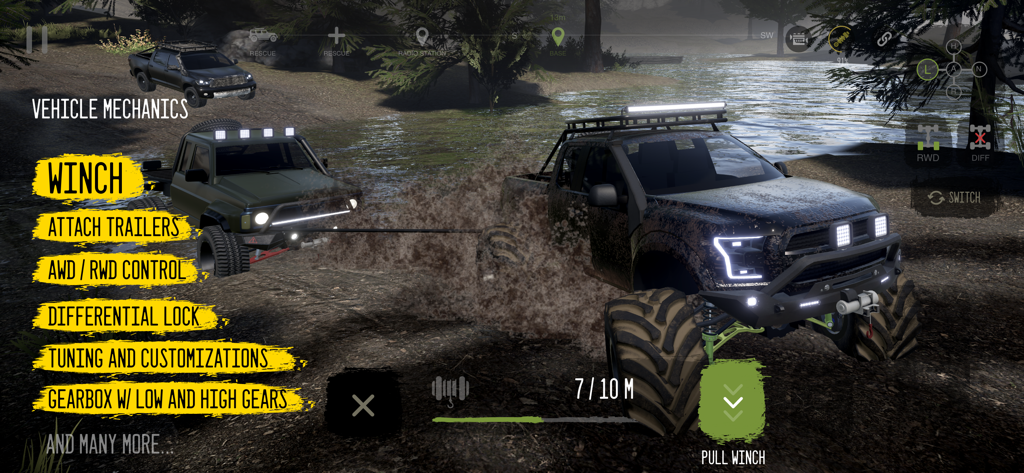Select the green waypoint marker

(558, 37)
